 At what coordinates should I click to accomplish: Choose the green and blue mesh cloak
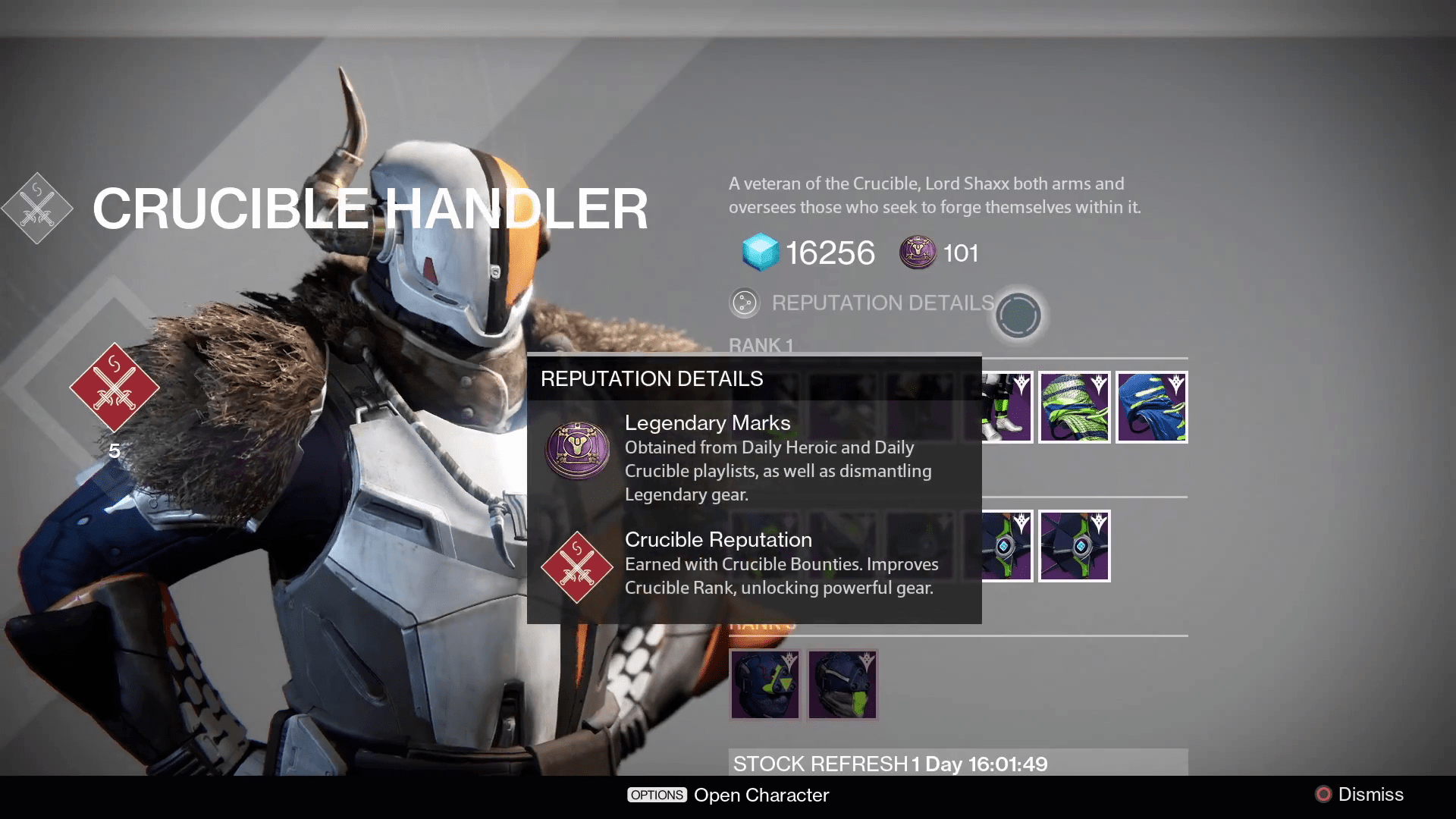coord(1074,407)
